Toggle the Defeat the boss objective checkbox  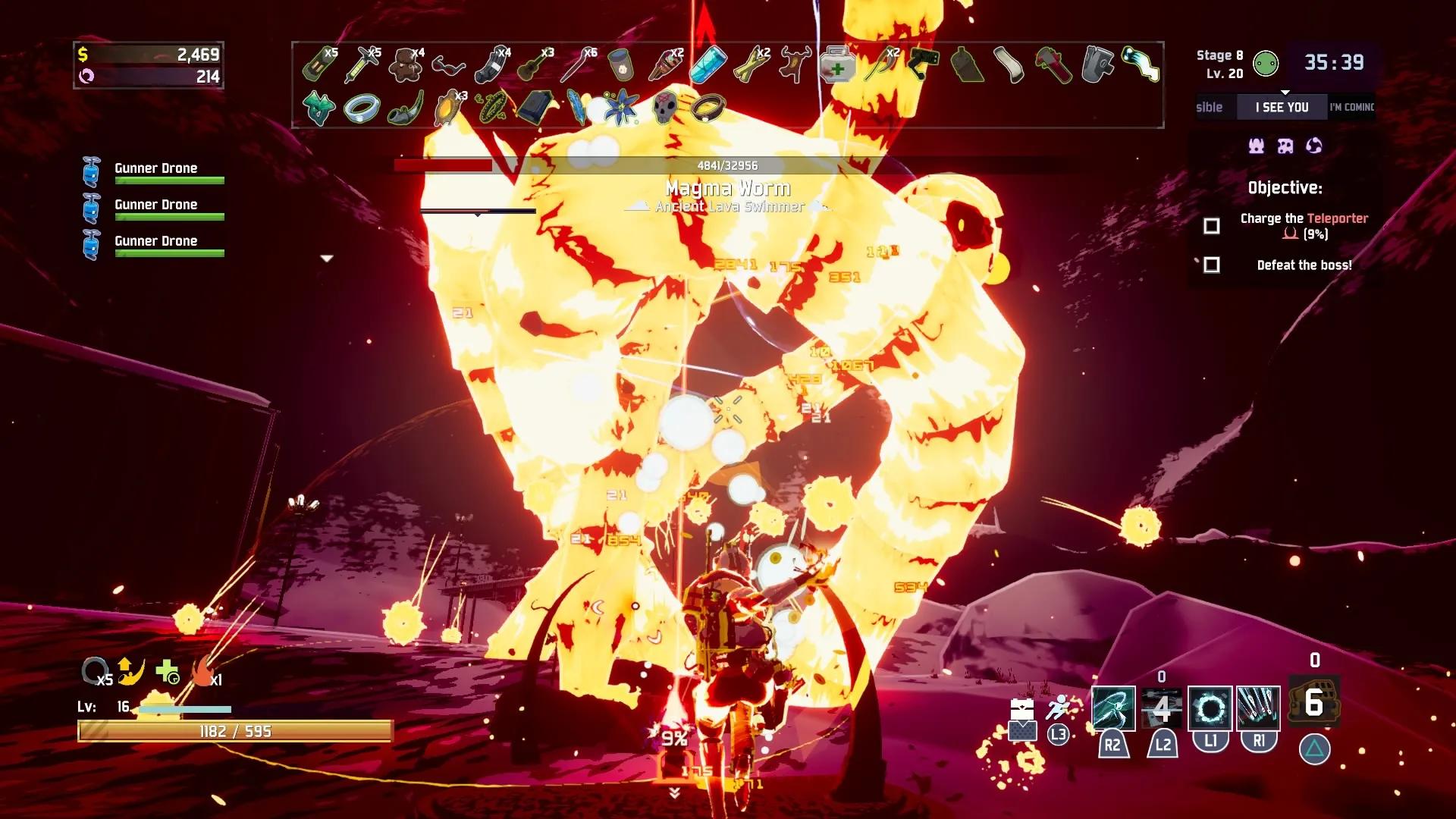[1212, 265]
